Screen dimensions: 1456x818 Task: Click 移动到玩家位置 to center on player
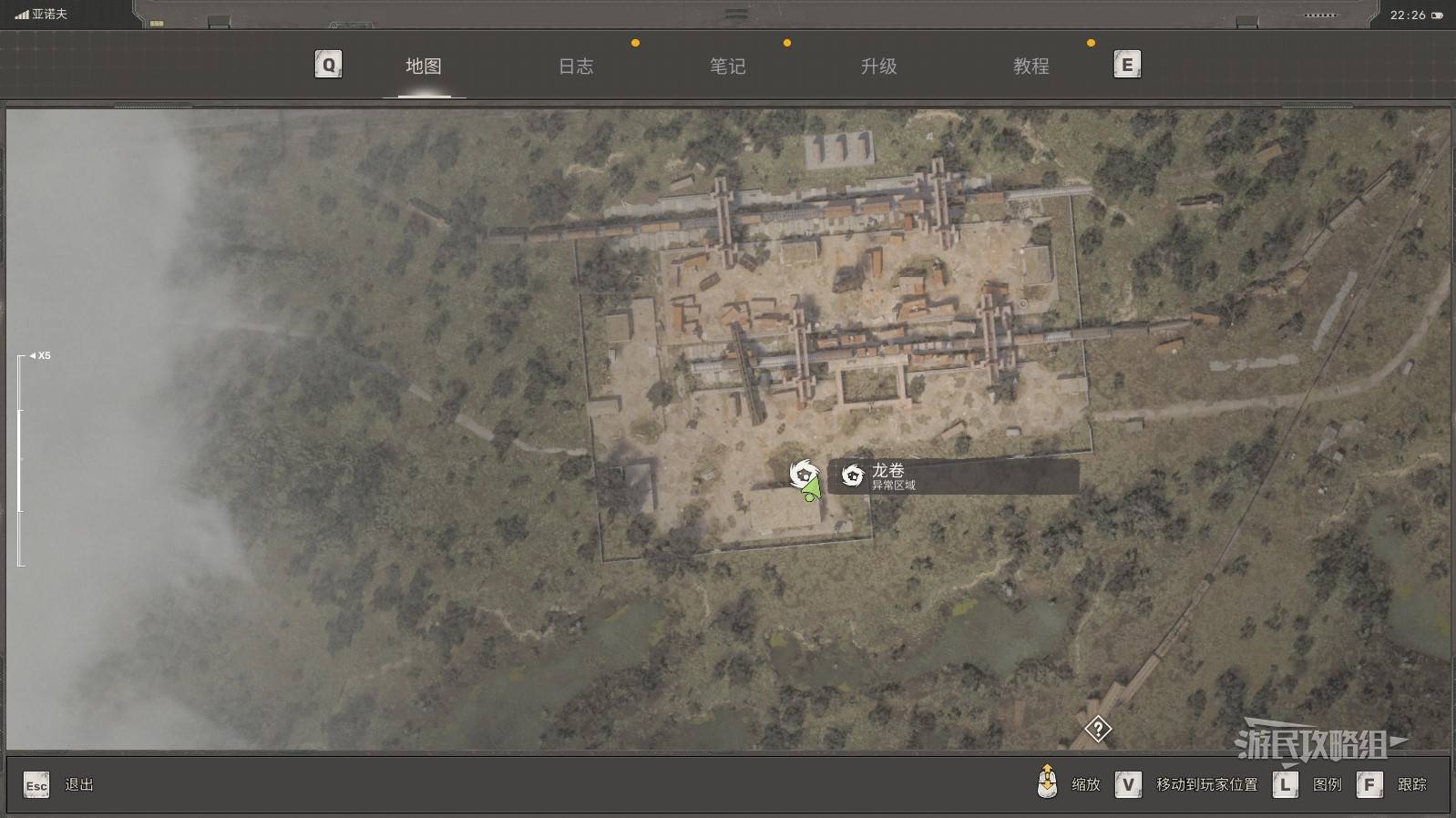click(1205, 784)
